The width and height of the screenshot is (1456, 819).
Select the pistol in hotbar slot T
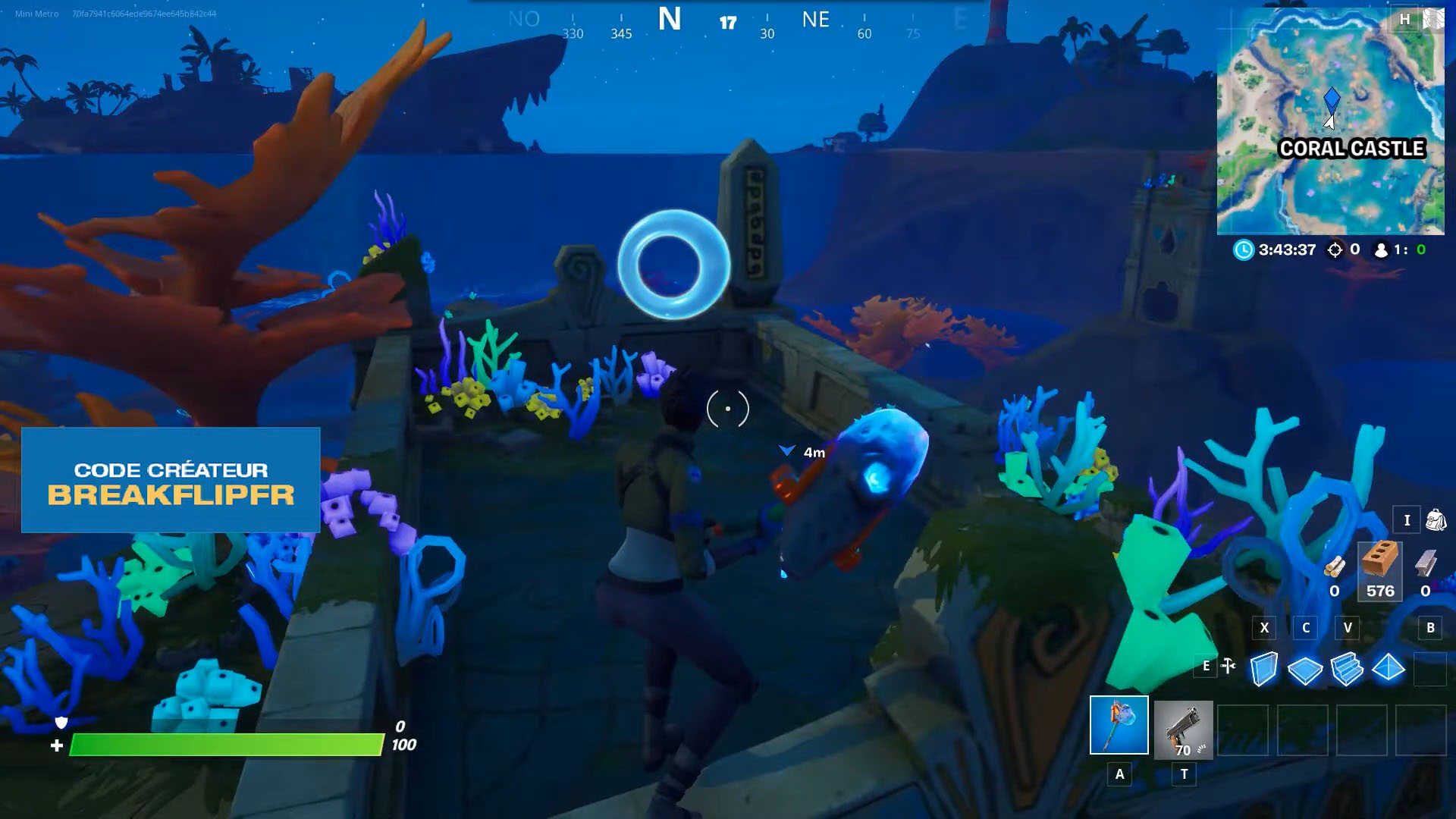click(1182, 730)
